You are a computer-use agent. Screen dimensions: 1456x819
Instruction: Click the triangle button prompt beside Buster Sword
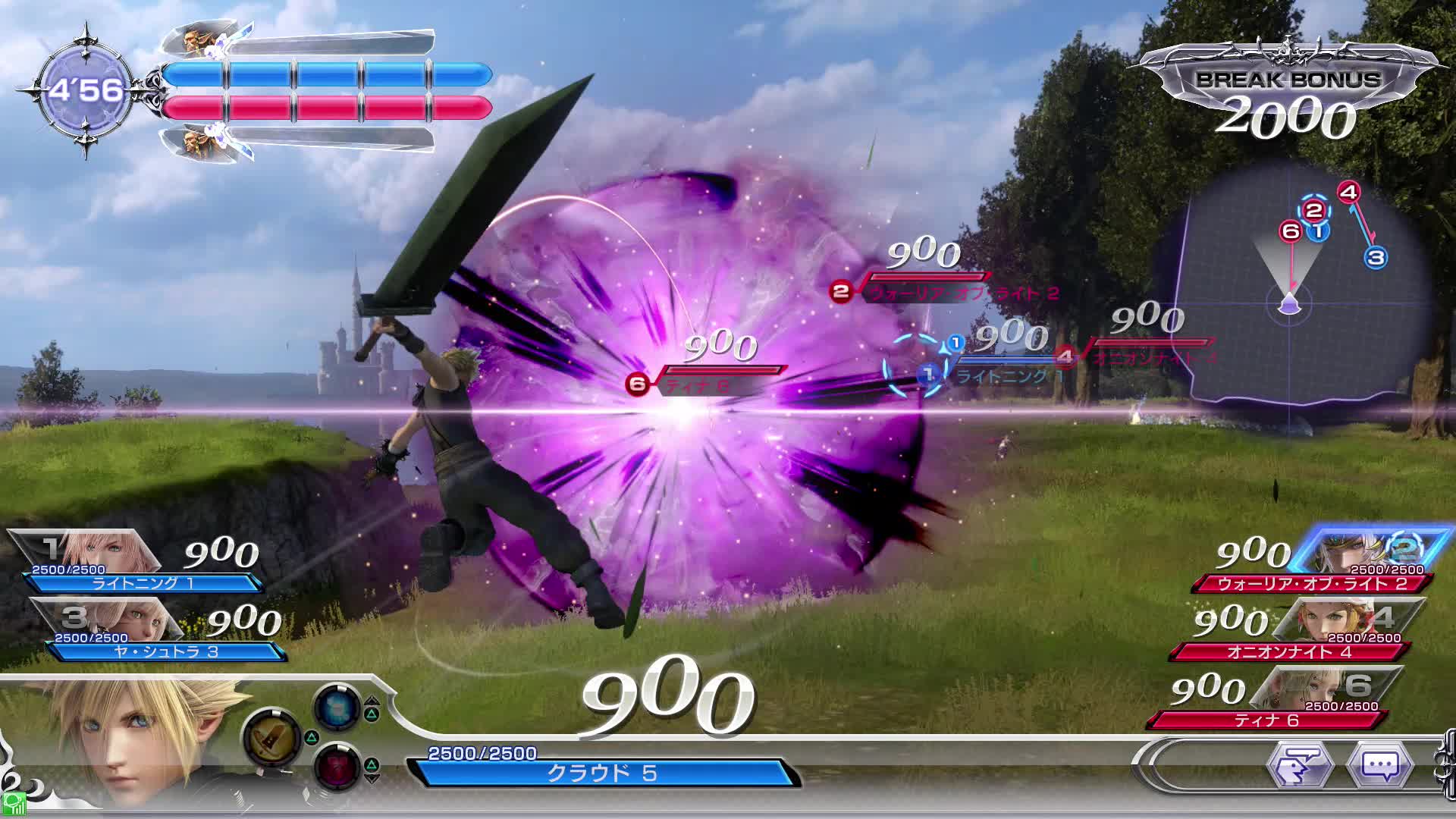(x=312, y=736)
